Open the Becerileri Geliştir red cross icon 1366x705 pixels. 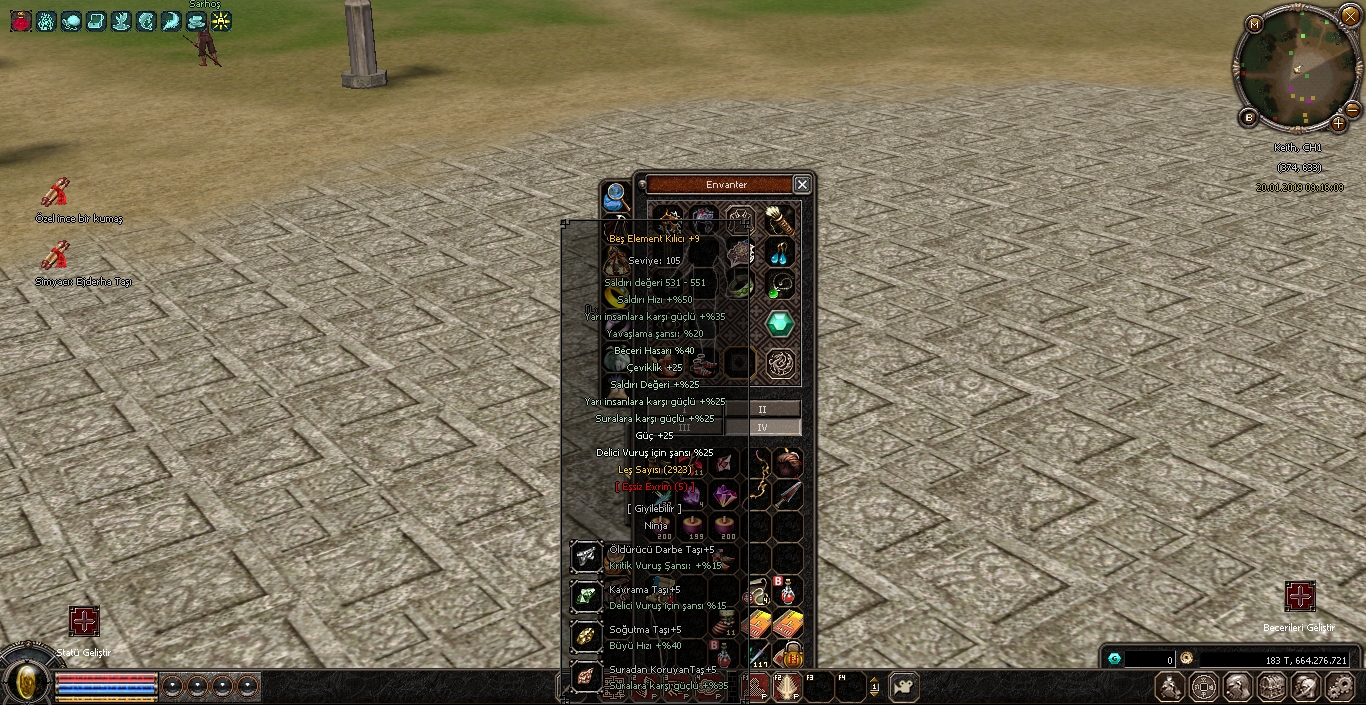[1300, 597]
